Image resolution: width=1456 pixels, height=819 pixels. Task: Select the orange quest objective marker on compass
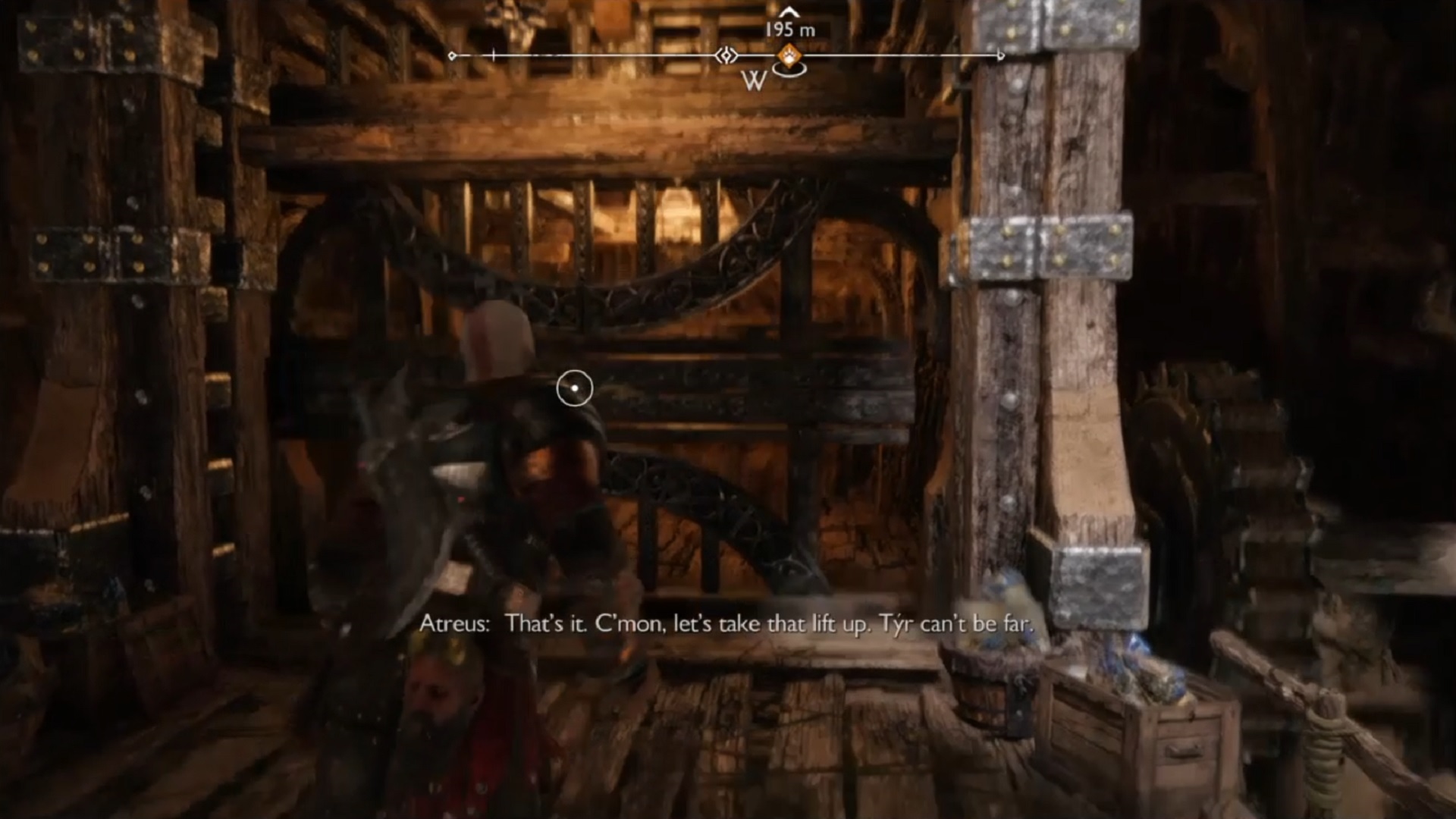pyautogui.click(x=788, y=55)
